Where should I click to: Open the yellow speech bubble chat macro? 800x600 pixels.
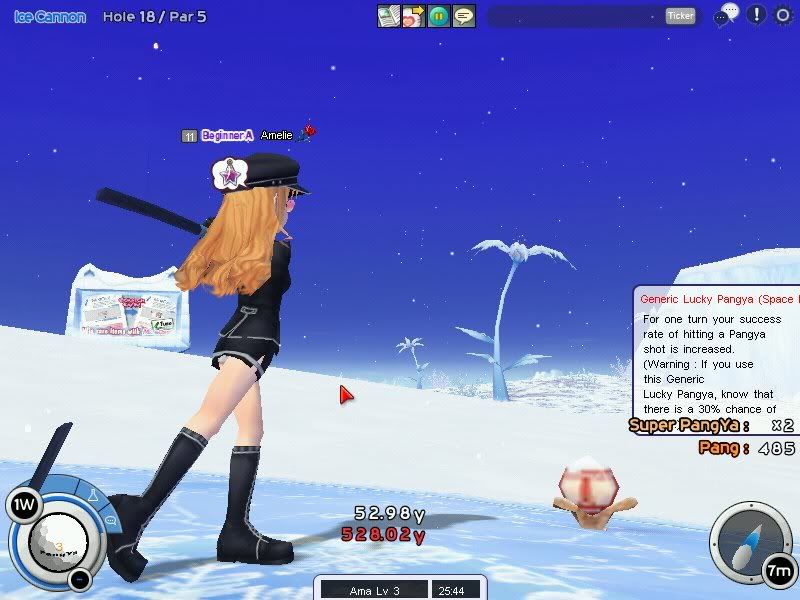click(463, 16)
